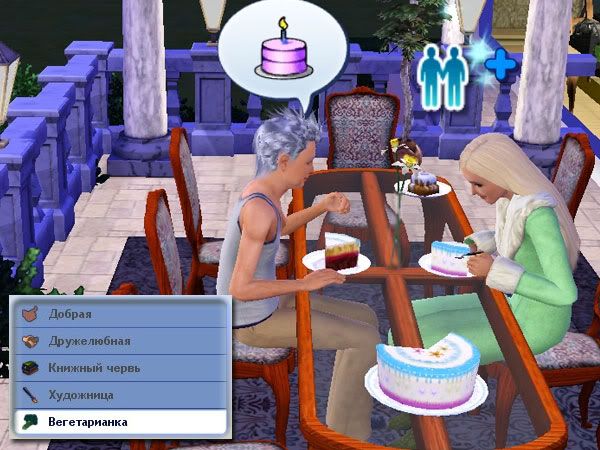600x450 pixels.
Task: Select the highlighted Вегетарианка trait
Action: pos(120,422)
